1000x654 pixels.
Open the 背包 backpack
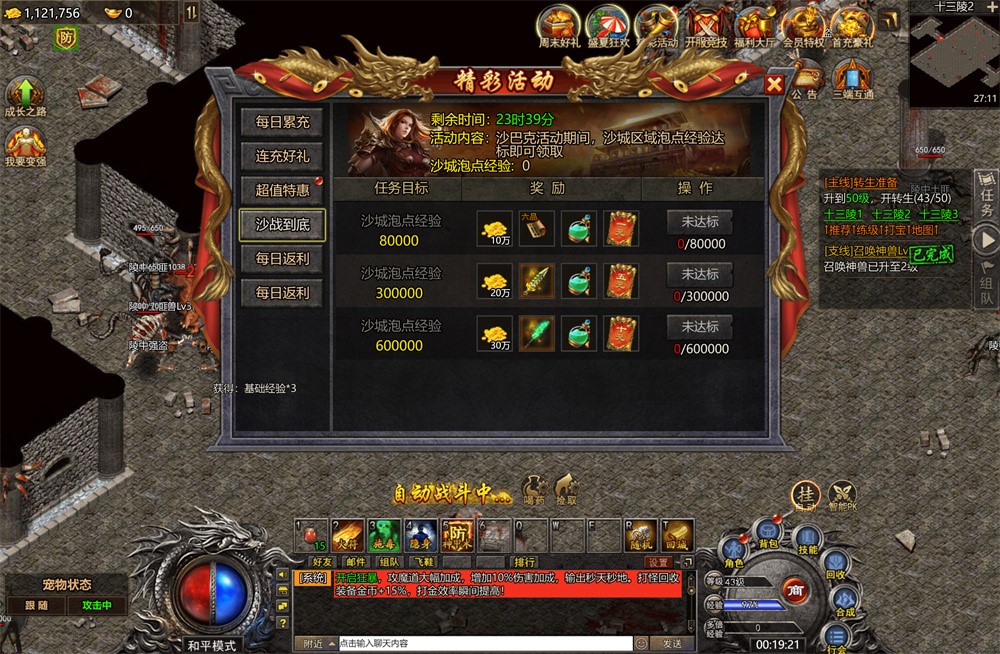(x=768, y=532)
